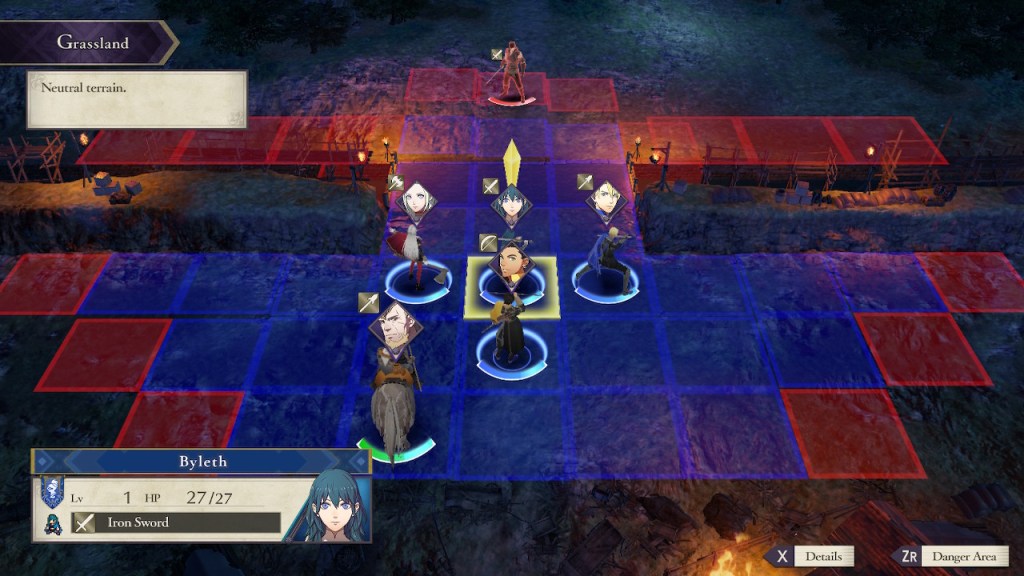This screenshot has width=1024, height=576.
Task: Open the Details view
Action: pos(810,556)
